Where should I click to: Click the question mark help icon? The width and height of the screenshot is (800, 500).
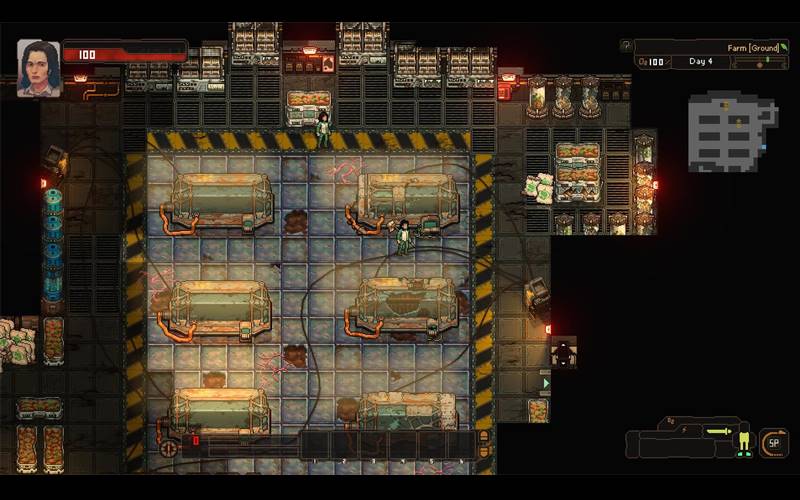click(x=626, y=46)
